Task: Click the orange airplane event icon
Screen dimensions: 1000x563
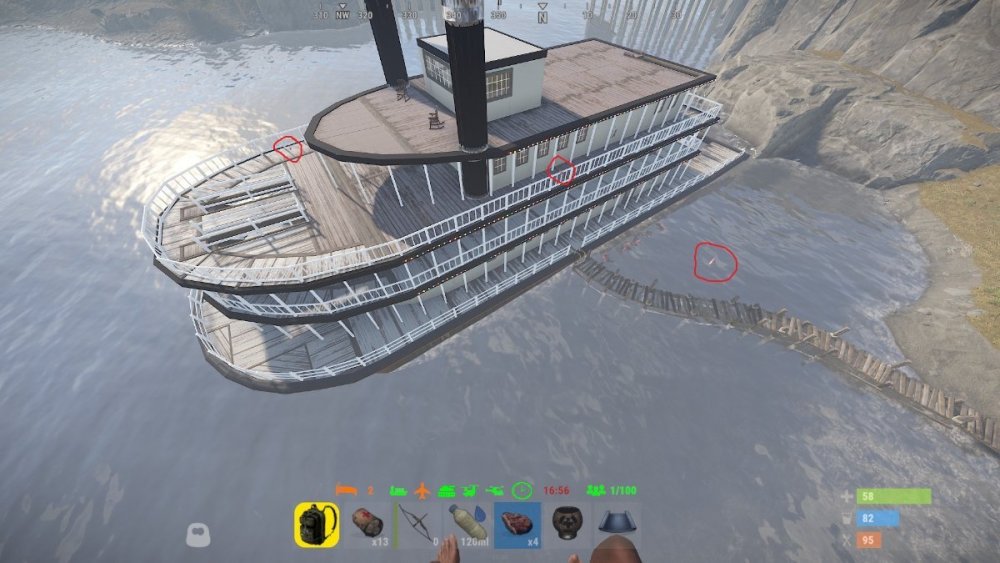Action: click(421, 491)
